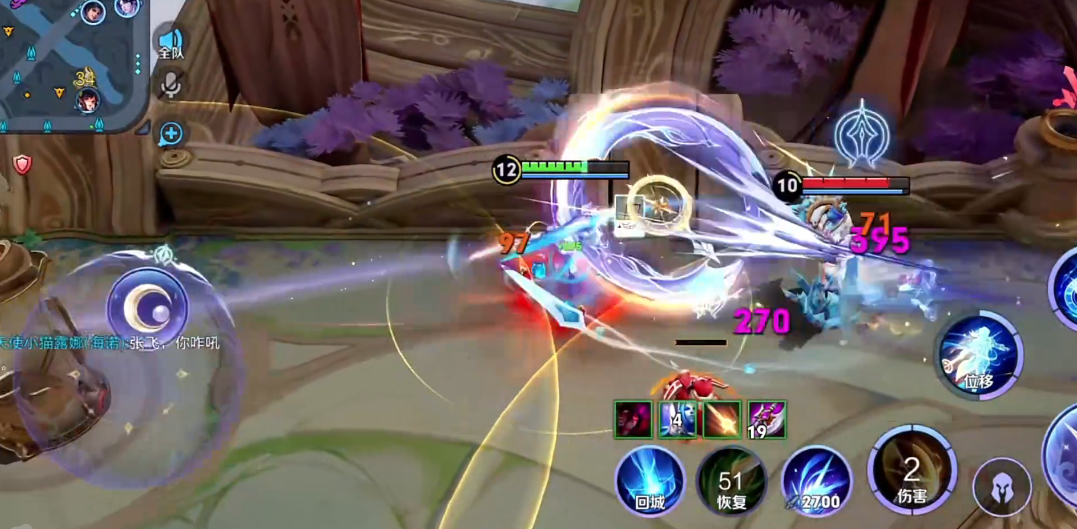Open the quick chat plus bubble

[171, 134]
